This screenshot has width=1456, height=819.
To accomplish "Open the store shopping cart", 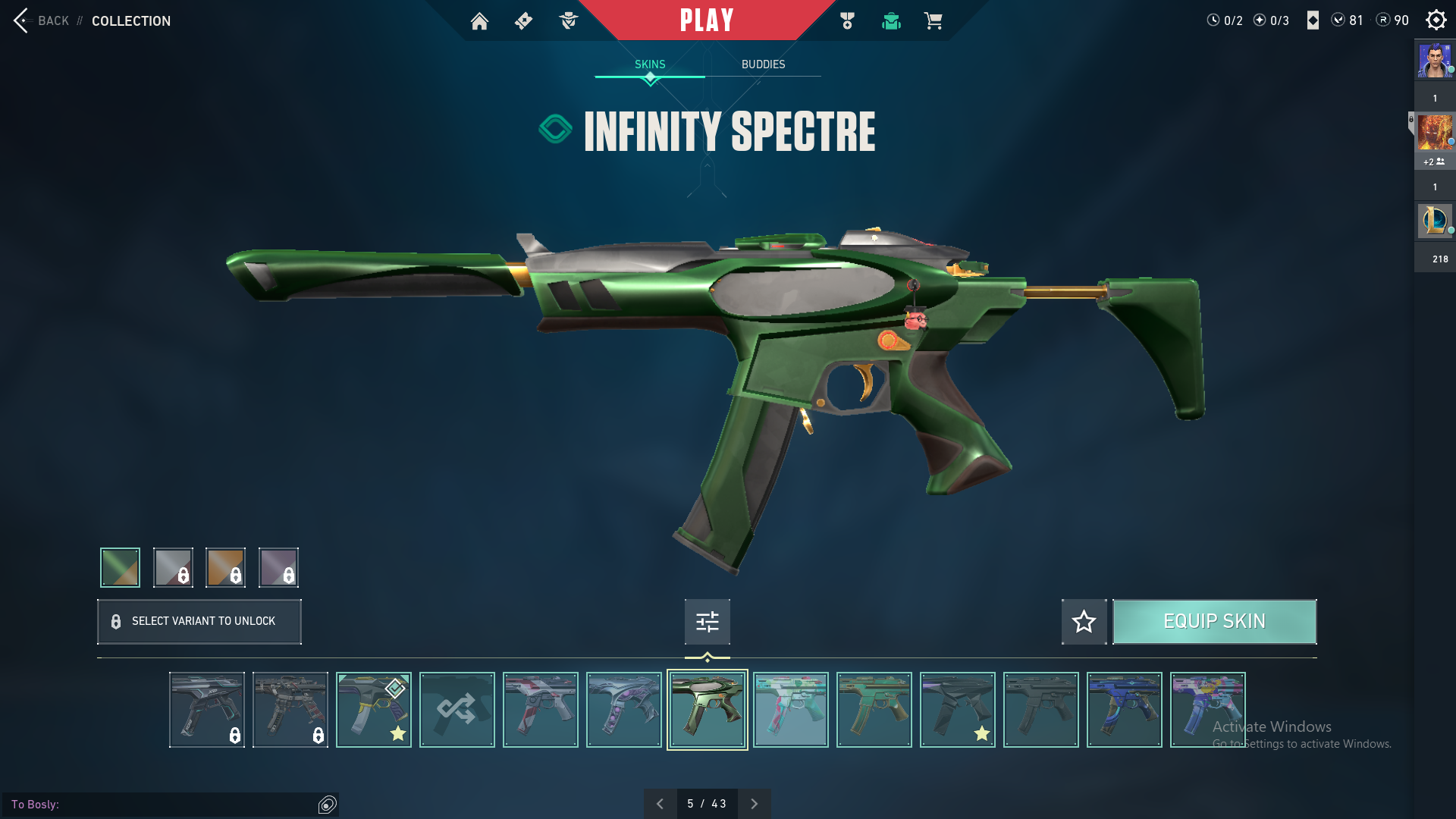I will click(x=933, y=21).
